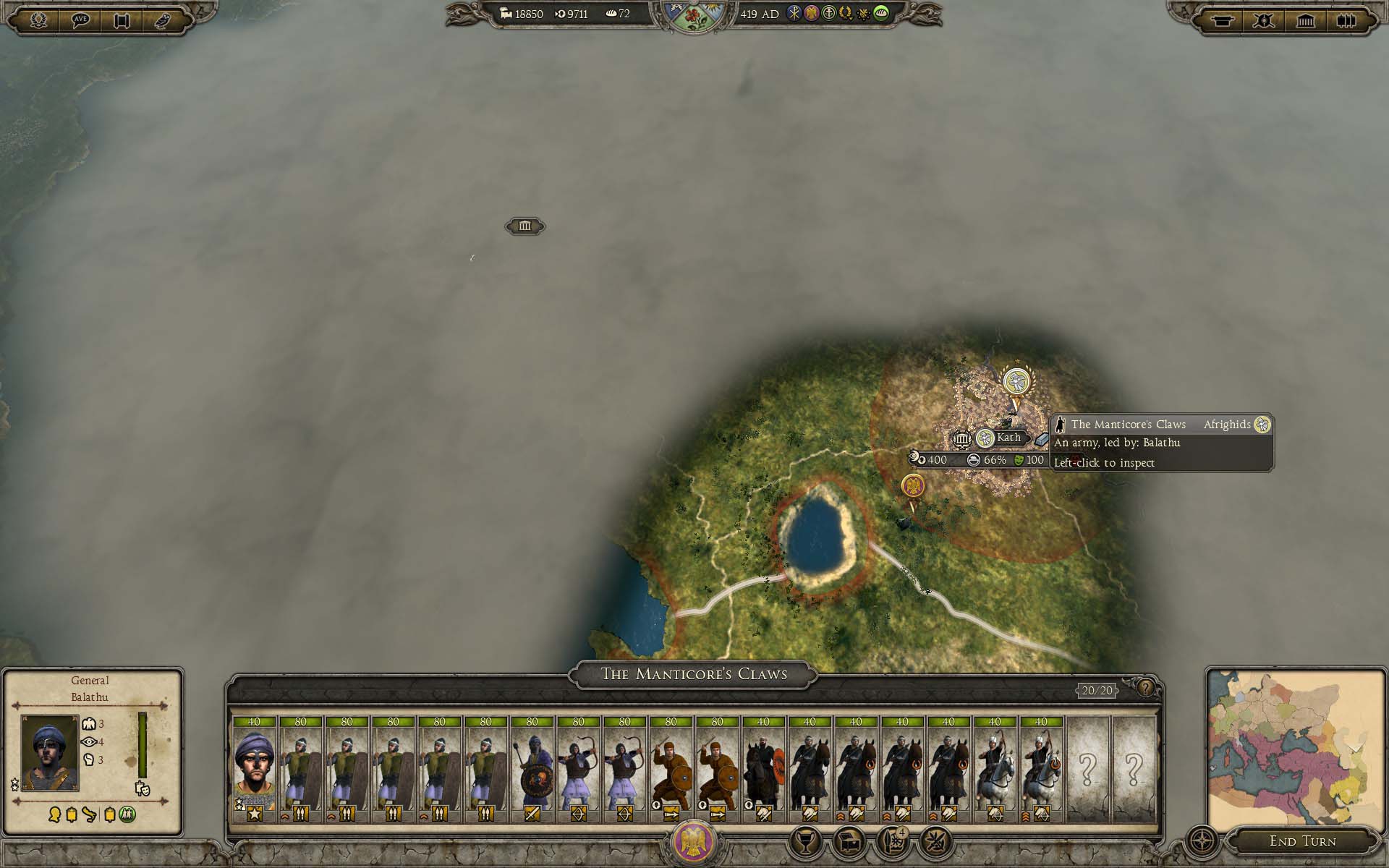Open the columned building button in top-right bar
Screen dimensions: 1389x868
(1306, 20)
